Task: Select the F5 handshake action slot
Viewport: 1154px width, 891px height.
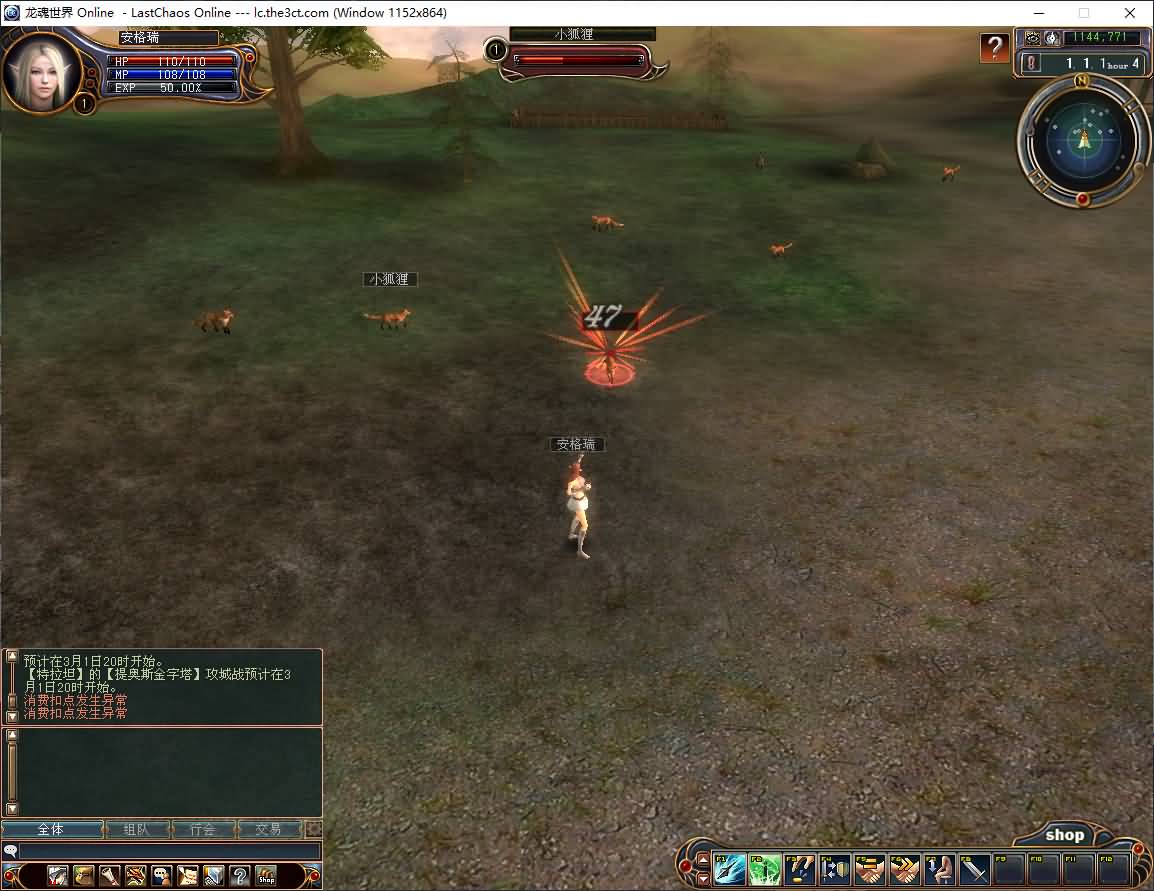Action: [869, 869]
